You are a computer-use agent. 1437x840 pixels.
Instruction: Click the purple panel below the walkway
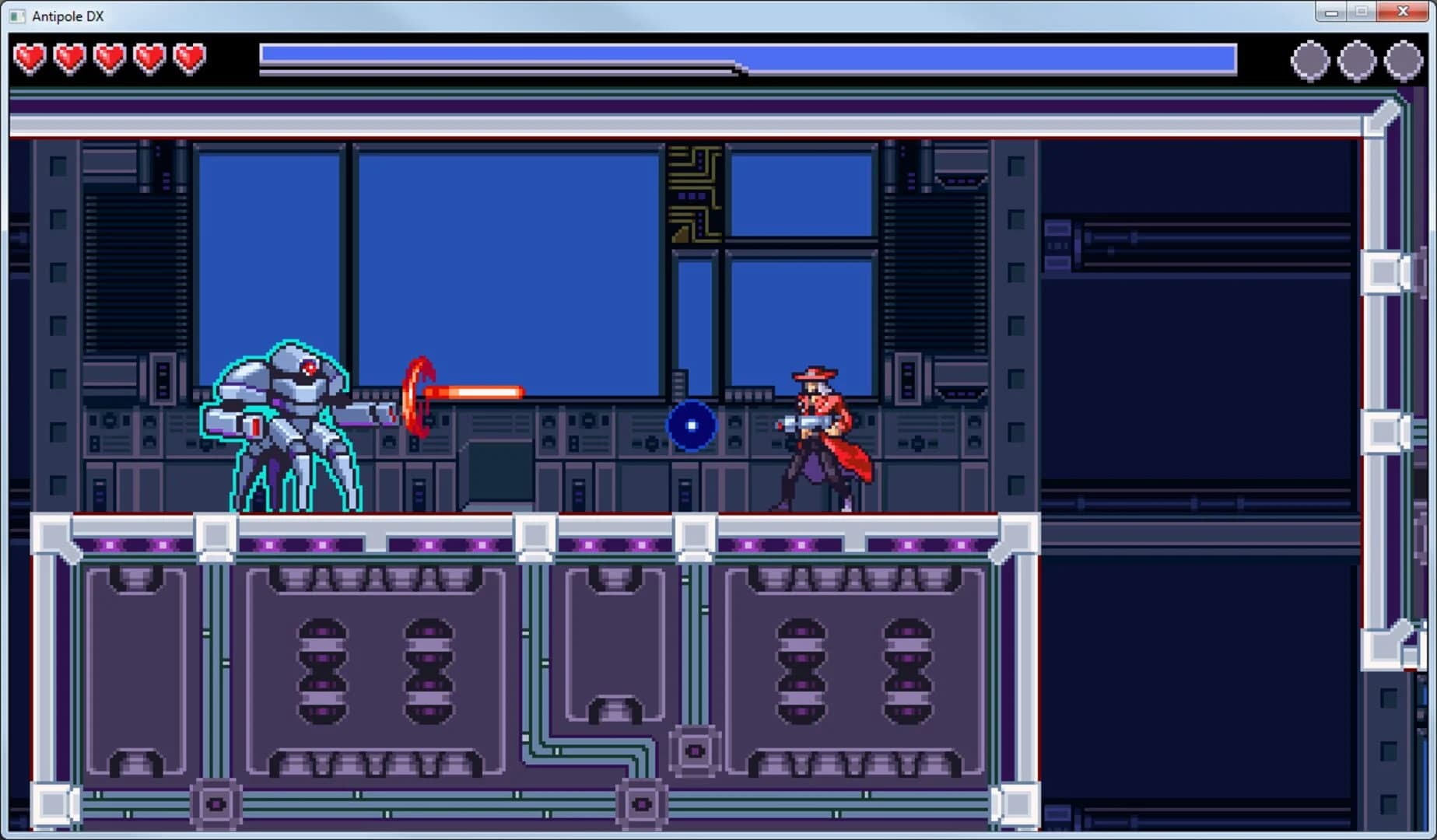[x=373, y=669]
